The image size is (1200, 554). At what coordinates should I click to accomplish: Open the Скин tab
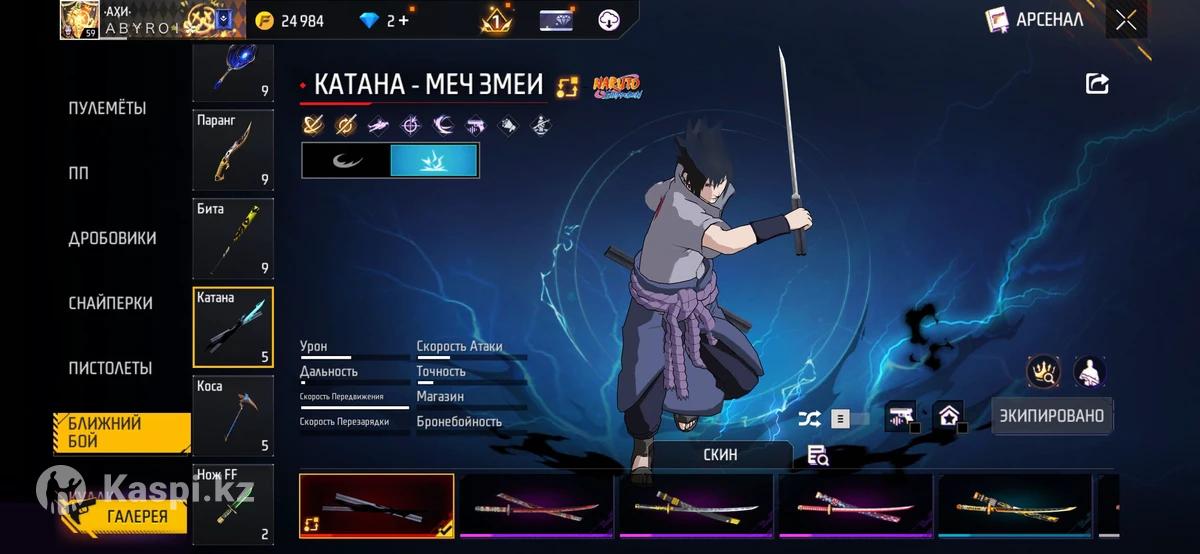coord(720,454)
